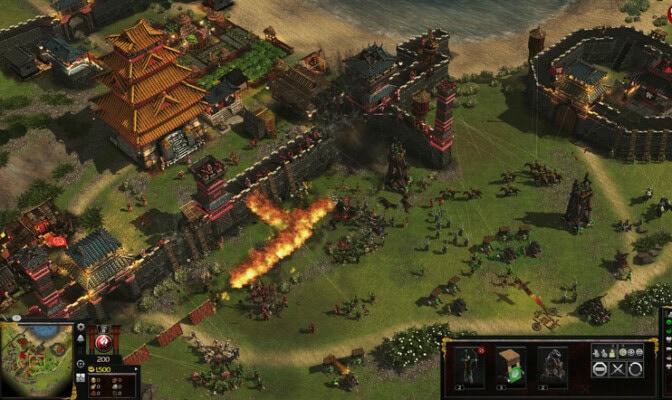Screen dimensions: 672x400
Task: Activate the red orb ability button
Action: click(x=103, y=341)
